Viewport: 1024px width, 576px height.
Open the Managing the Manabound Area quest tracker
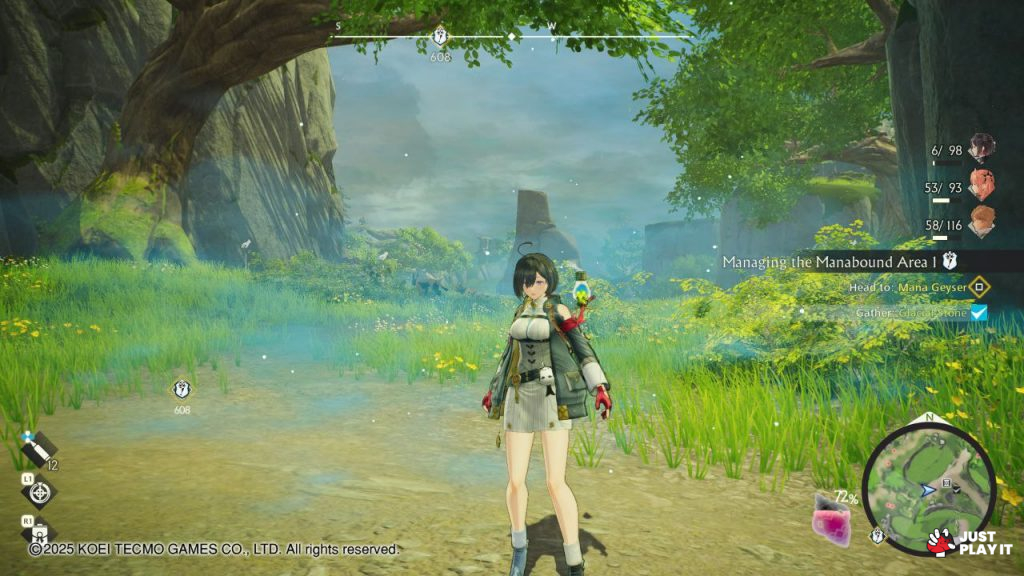[x=838, y=261]
